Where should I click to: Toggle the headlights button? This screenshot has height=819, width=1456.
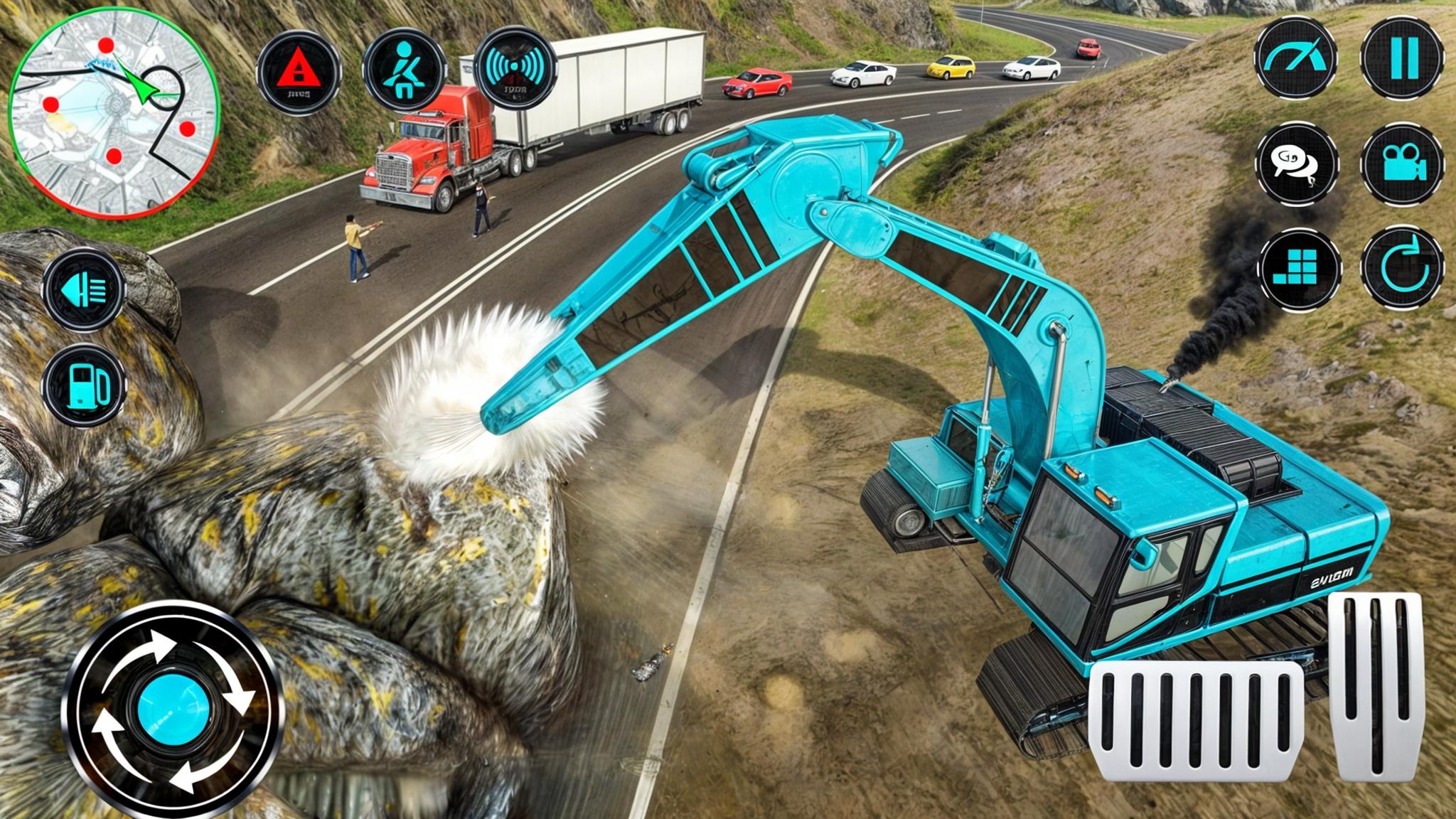pos(84,290)
